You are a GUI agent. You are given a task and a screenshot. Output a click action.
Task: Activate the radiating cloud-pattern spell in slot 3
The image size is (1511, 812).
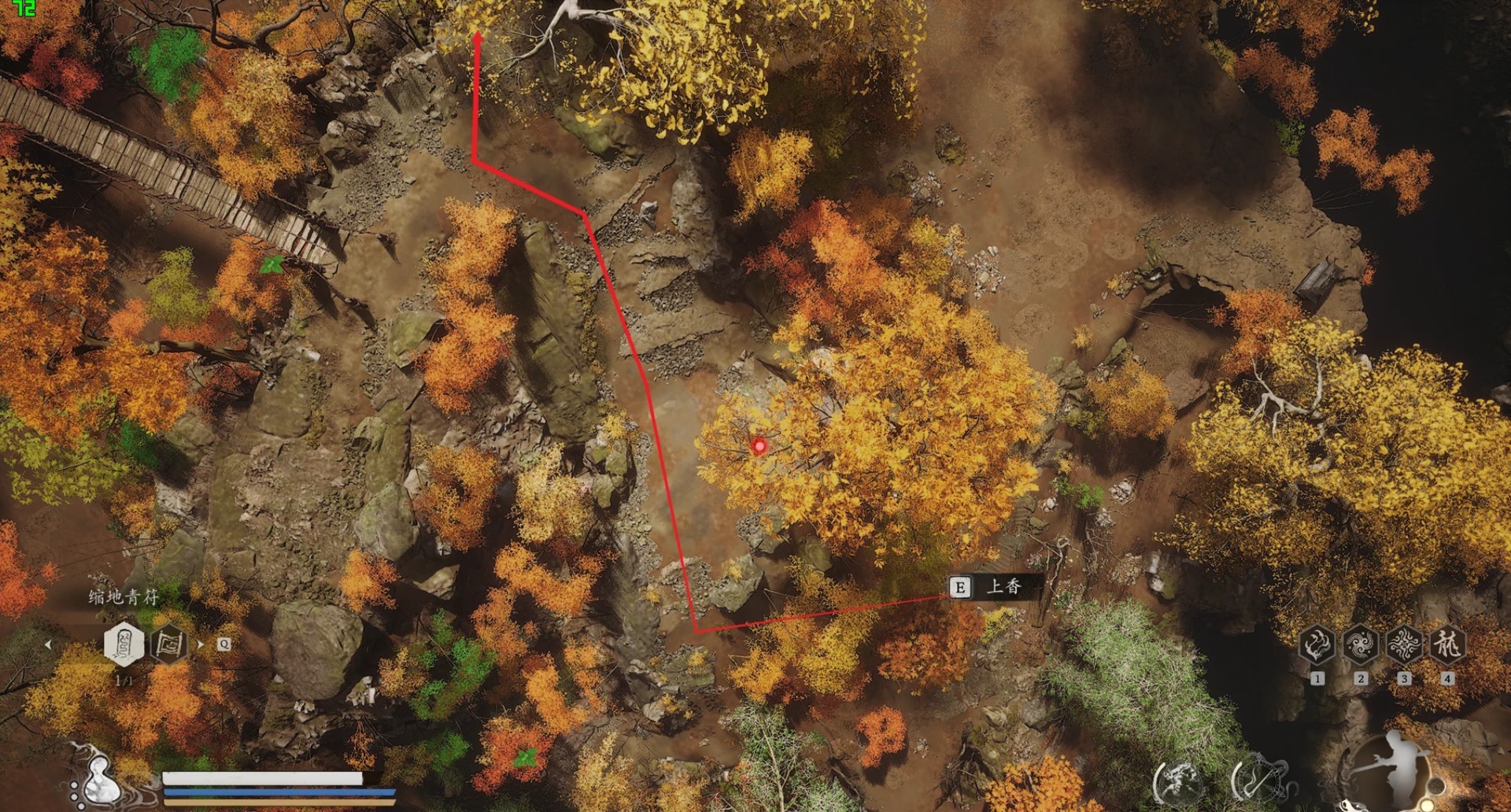[1403, 644]
